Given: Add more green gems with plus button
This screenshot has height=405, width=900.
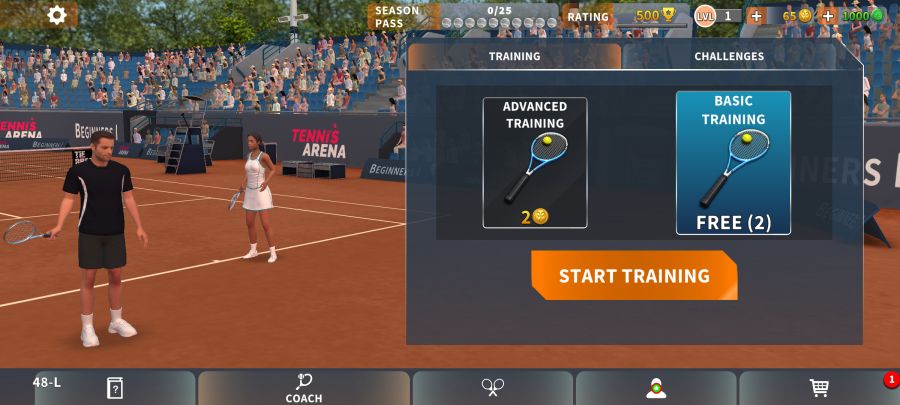Looking at the screenshot, I should coord(828,16).
